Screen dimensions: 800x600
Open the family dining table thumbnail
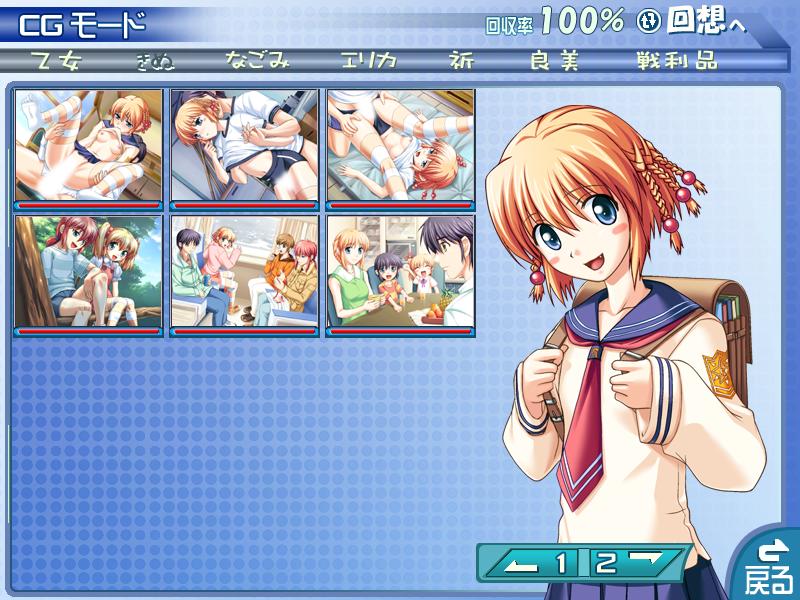400,272
